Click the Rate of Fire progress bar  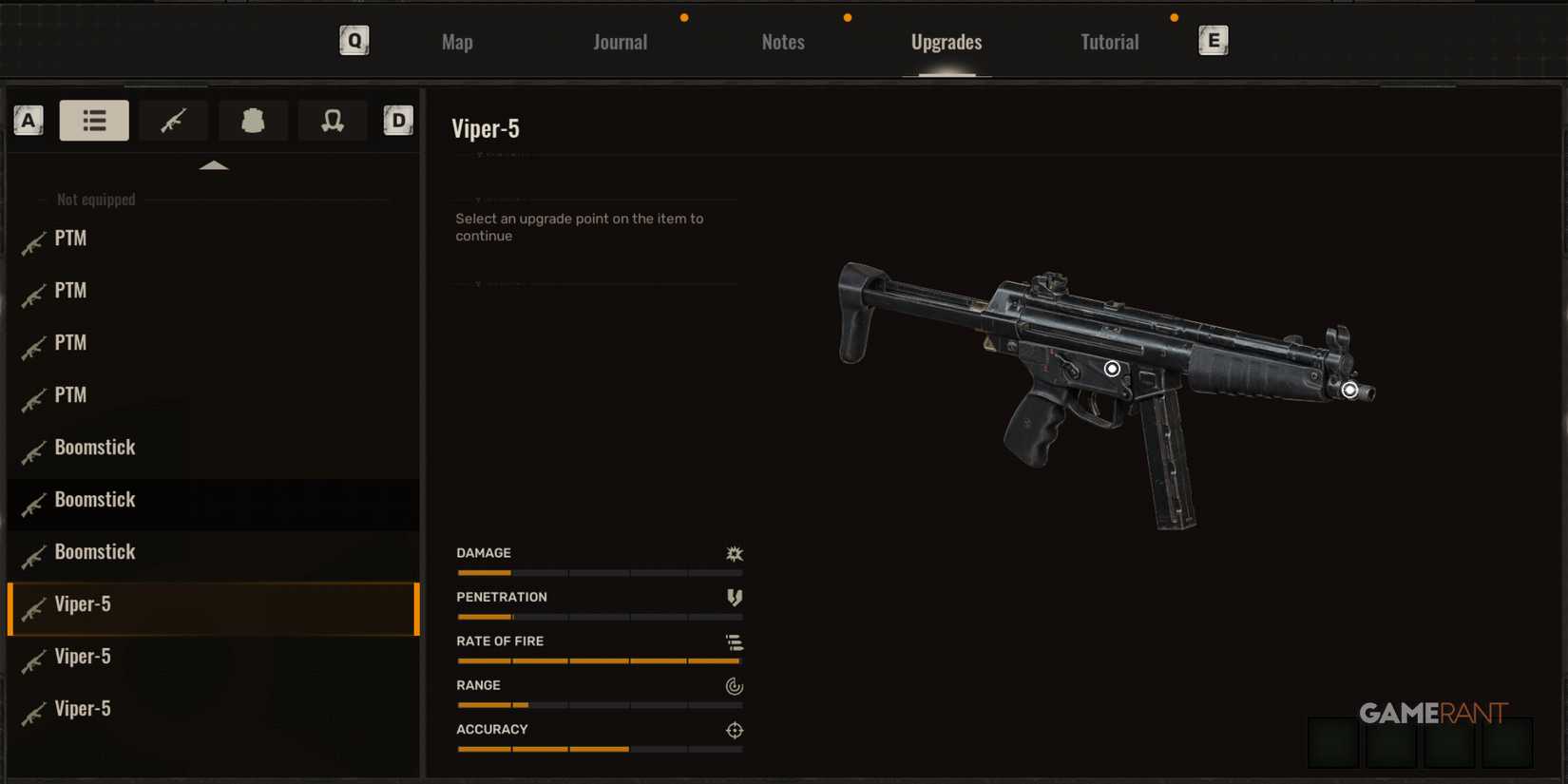(600, 660)
